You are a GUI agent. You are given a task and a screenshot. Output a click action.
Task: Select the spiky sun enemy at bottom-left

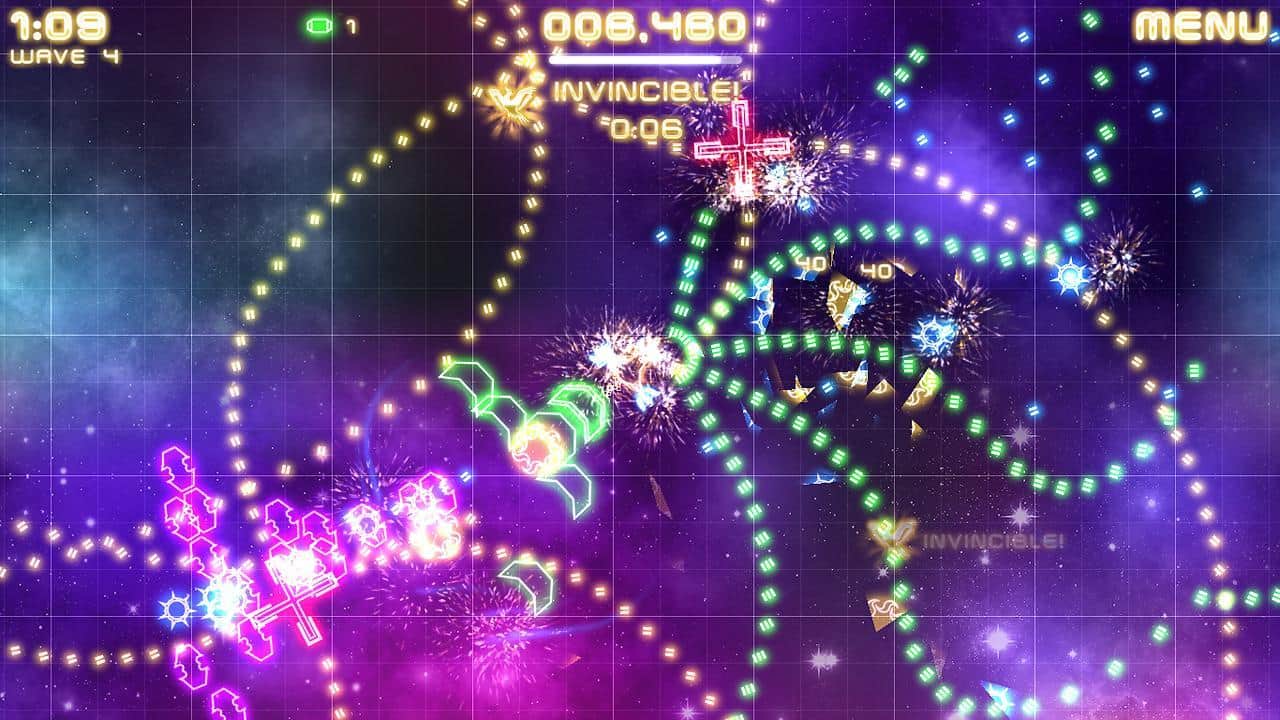pyautogui.click(x=175, y=610)
